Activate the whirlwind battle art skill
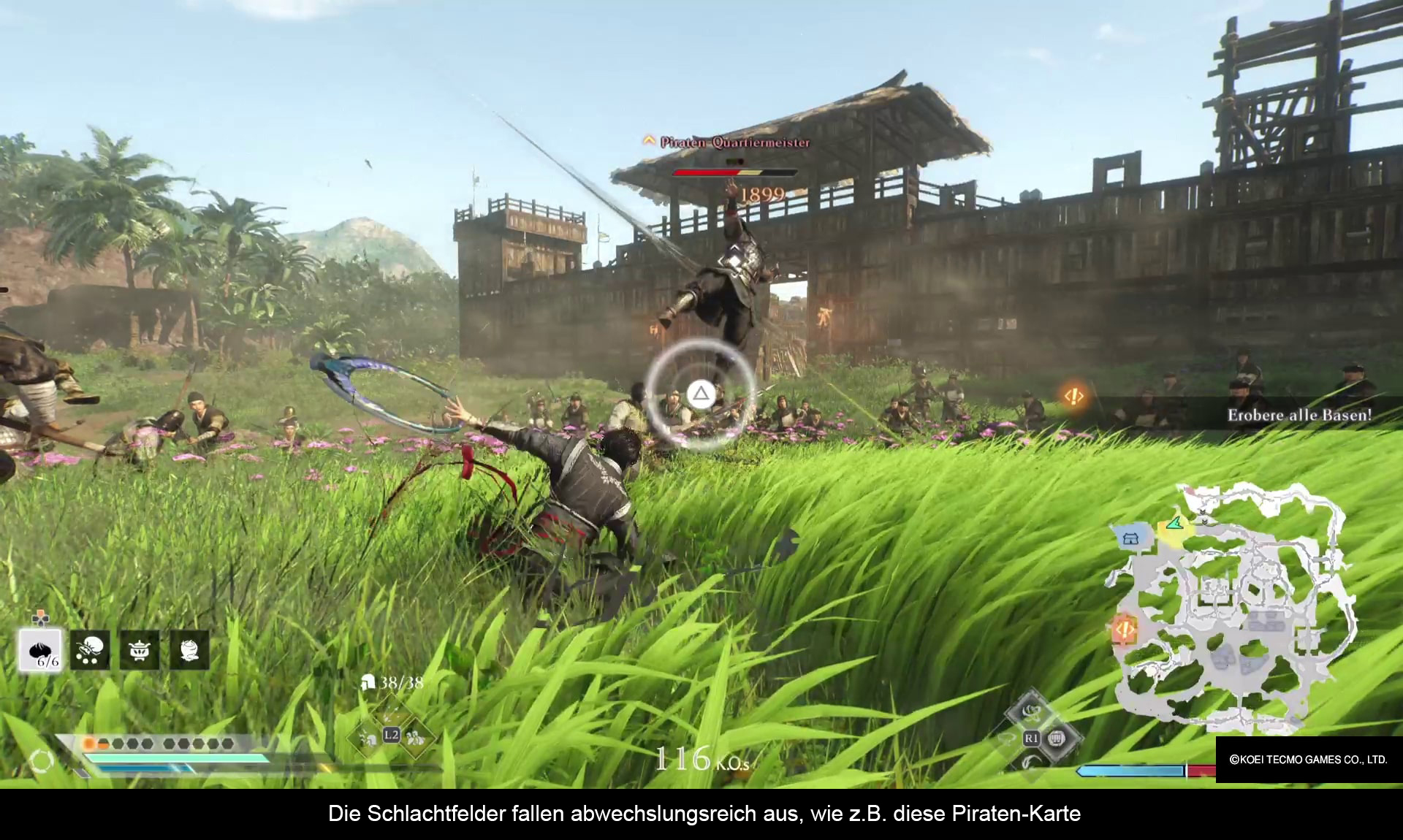Viewport: 1403px width, 840px height. 1031,711
